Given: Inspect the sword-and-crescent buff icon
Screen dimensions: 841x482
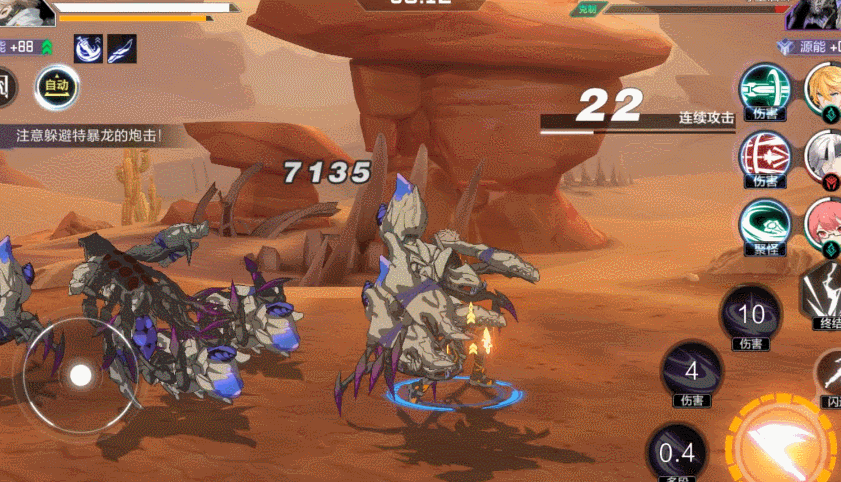Looking at the screenshot, I should [x=89, y=47].
